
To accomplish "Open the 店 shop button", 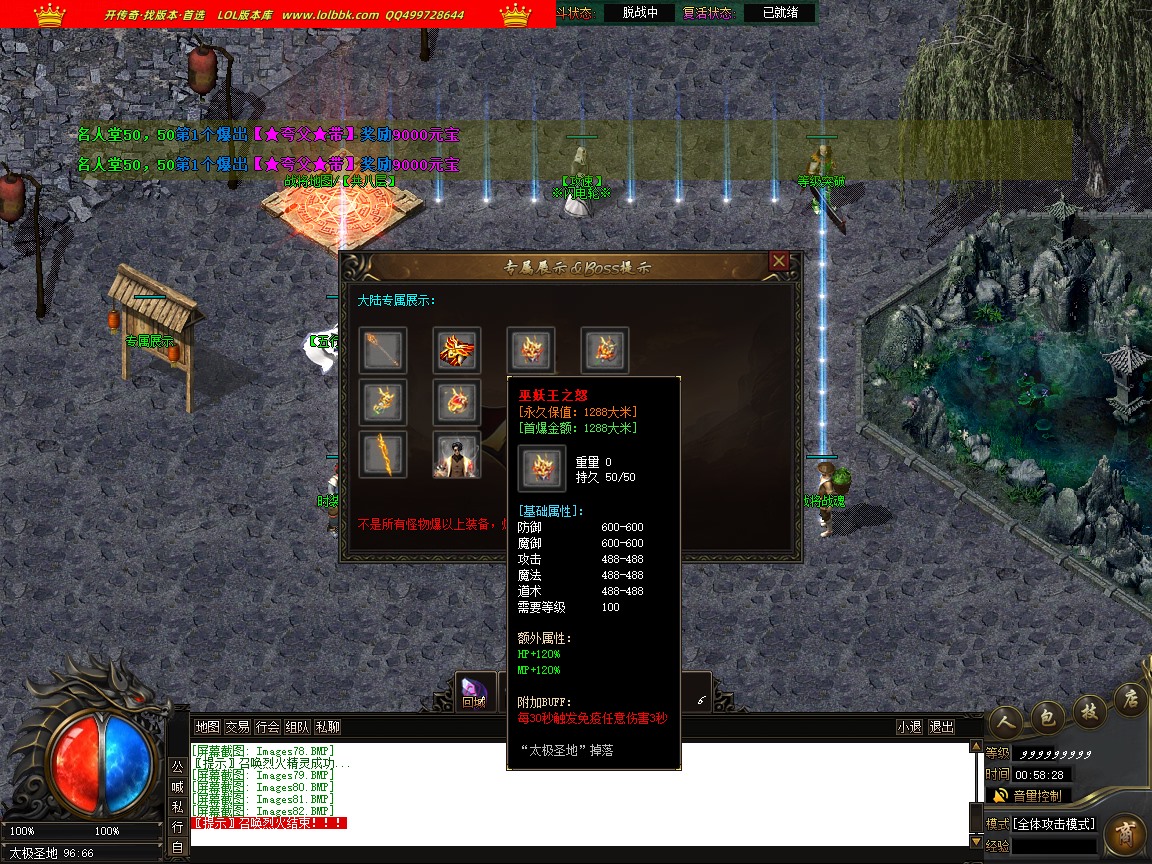I will (1129, 700).
